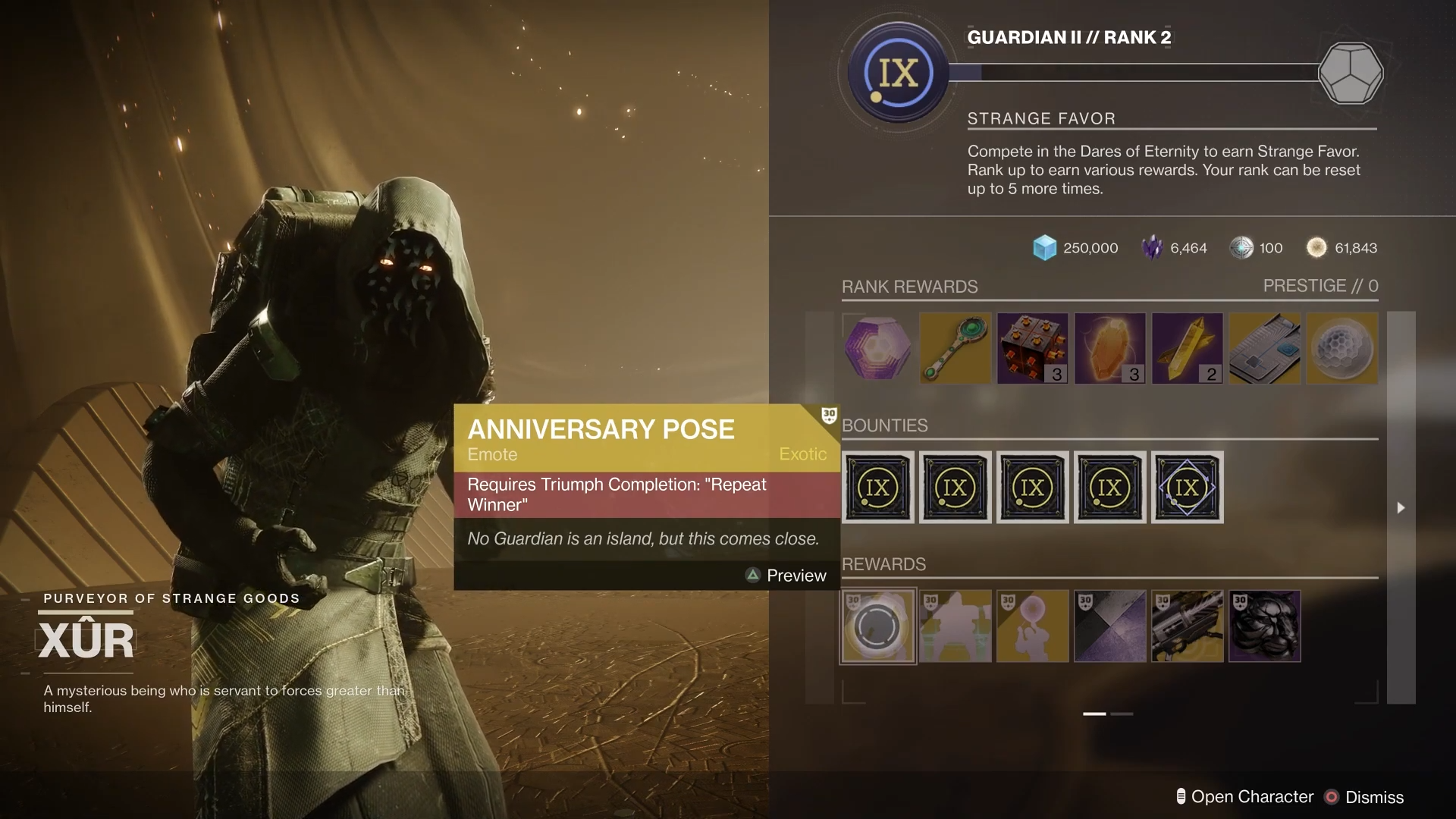
Task: Inspect the engram at the rank bar's end
Action: click(1351, 74)
